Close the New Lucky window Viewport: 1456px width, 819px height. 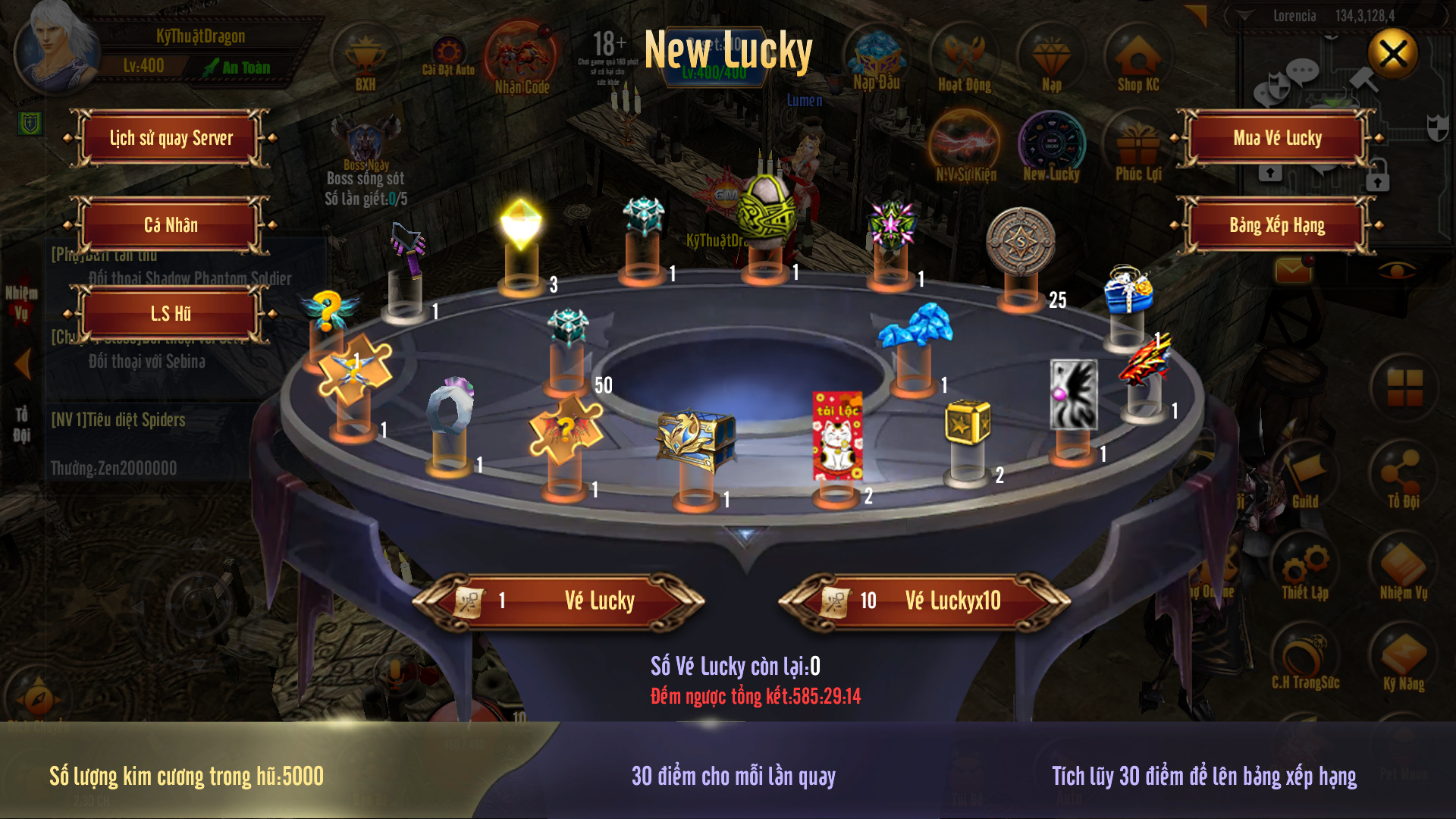pos(1392,54)
